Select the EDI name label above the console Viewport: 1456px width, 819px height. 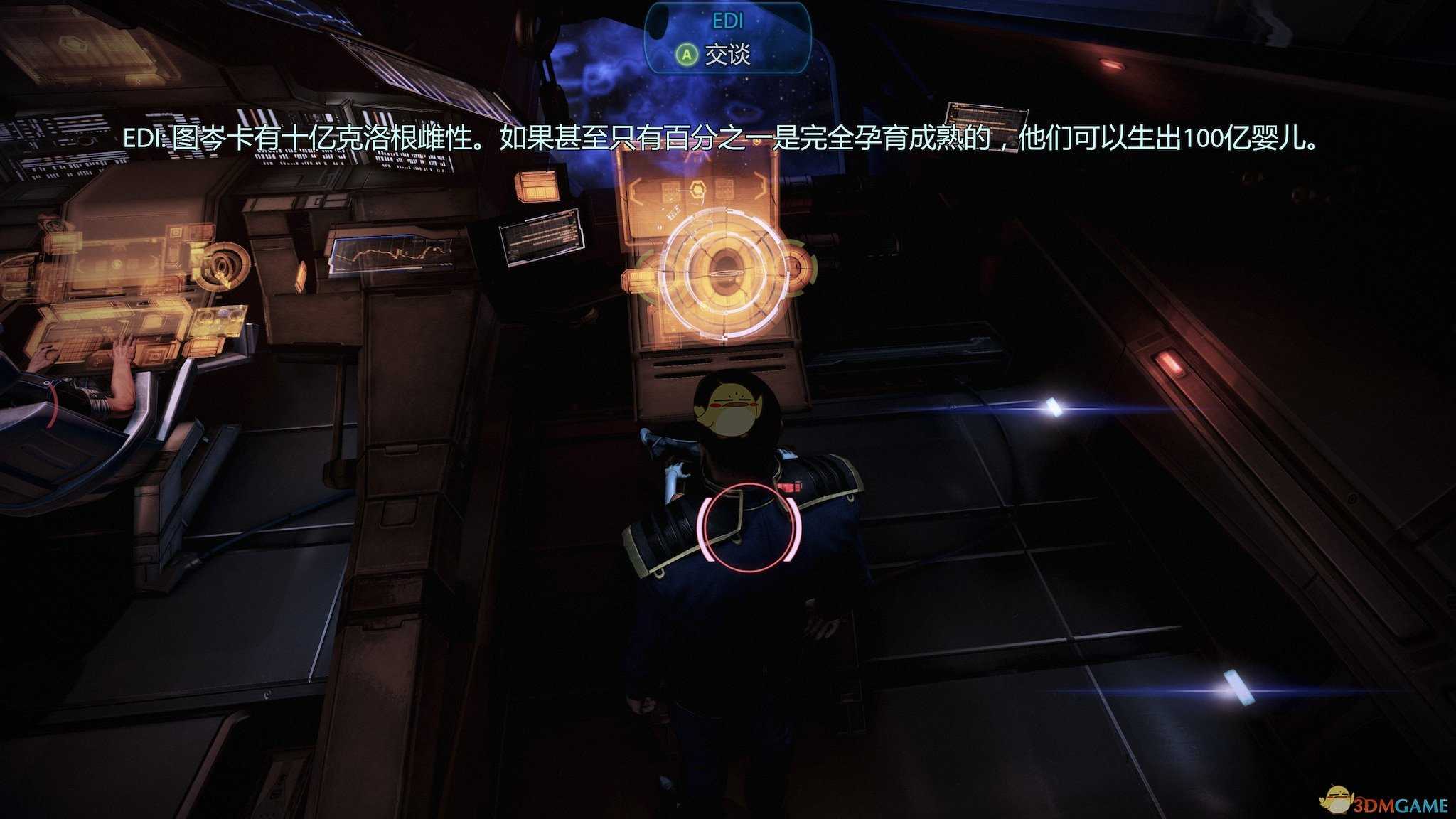click(x=727, y=21)
